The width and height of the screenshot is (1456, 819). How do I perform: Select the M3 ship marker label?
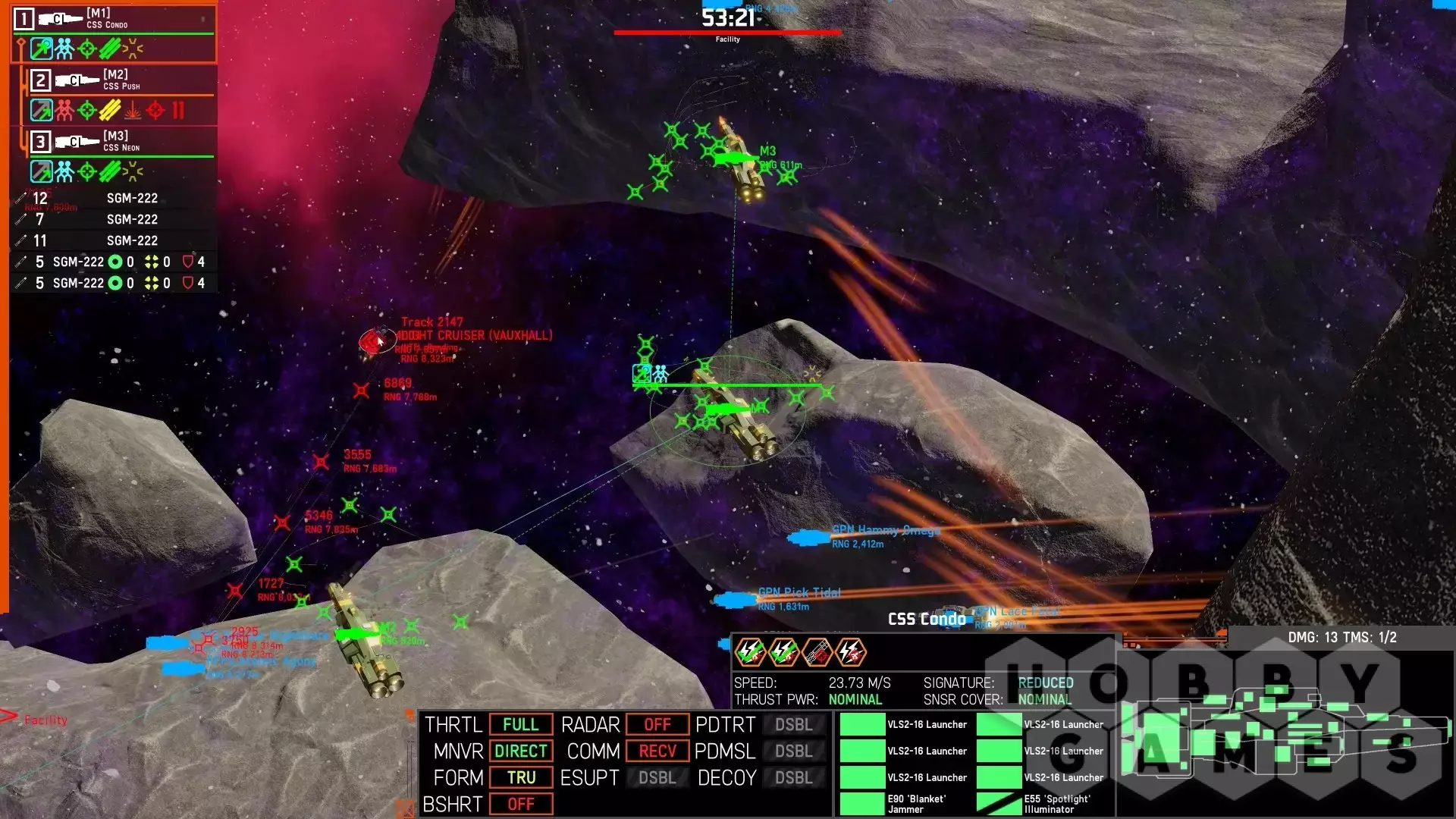point(767,152)
